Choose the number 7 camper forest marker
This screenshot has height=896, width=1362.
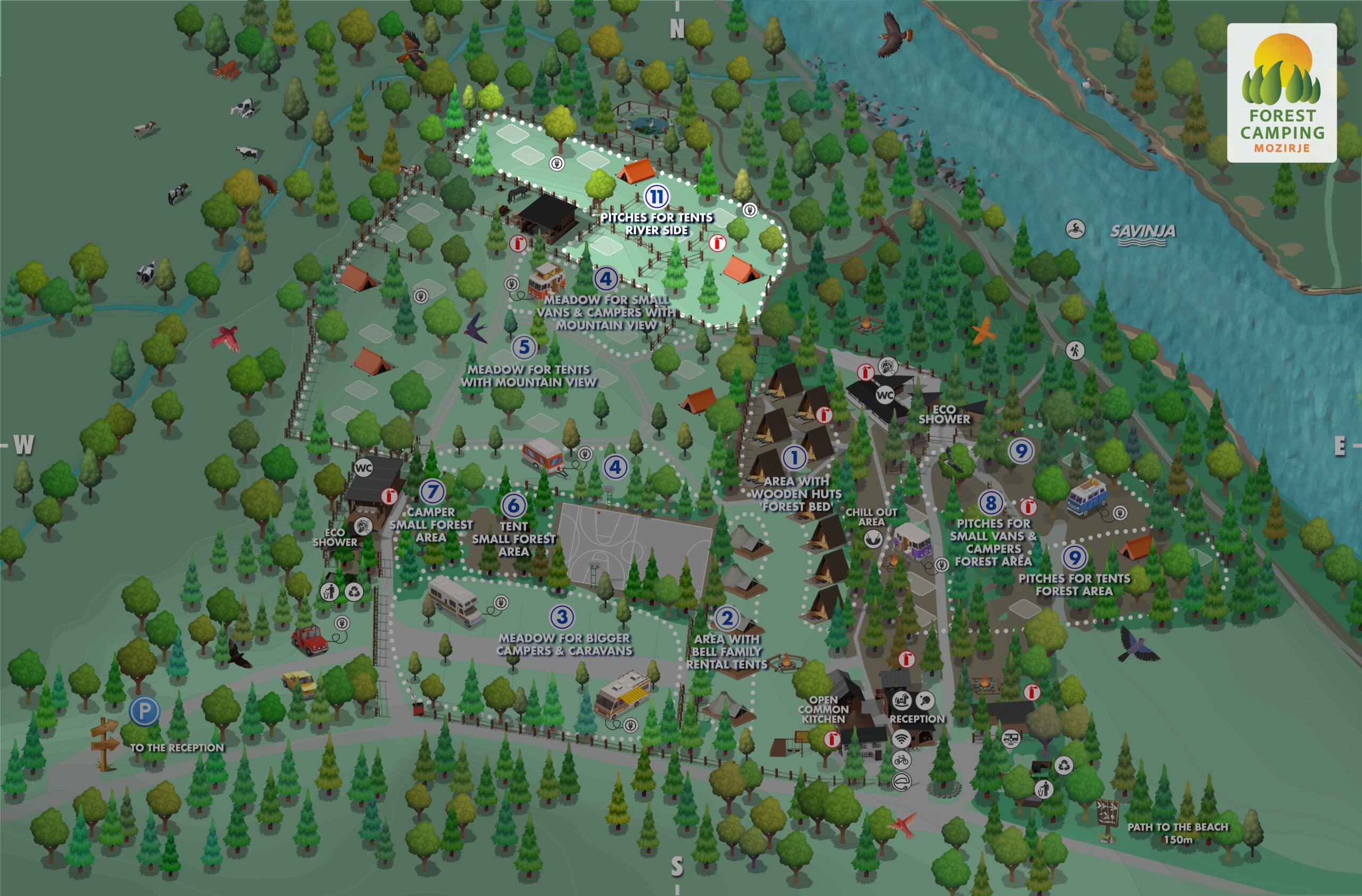click(432, 491)
